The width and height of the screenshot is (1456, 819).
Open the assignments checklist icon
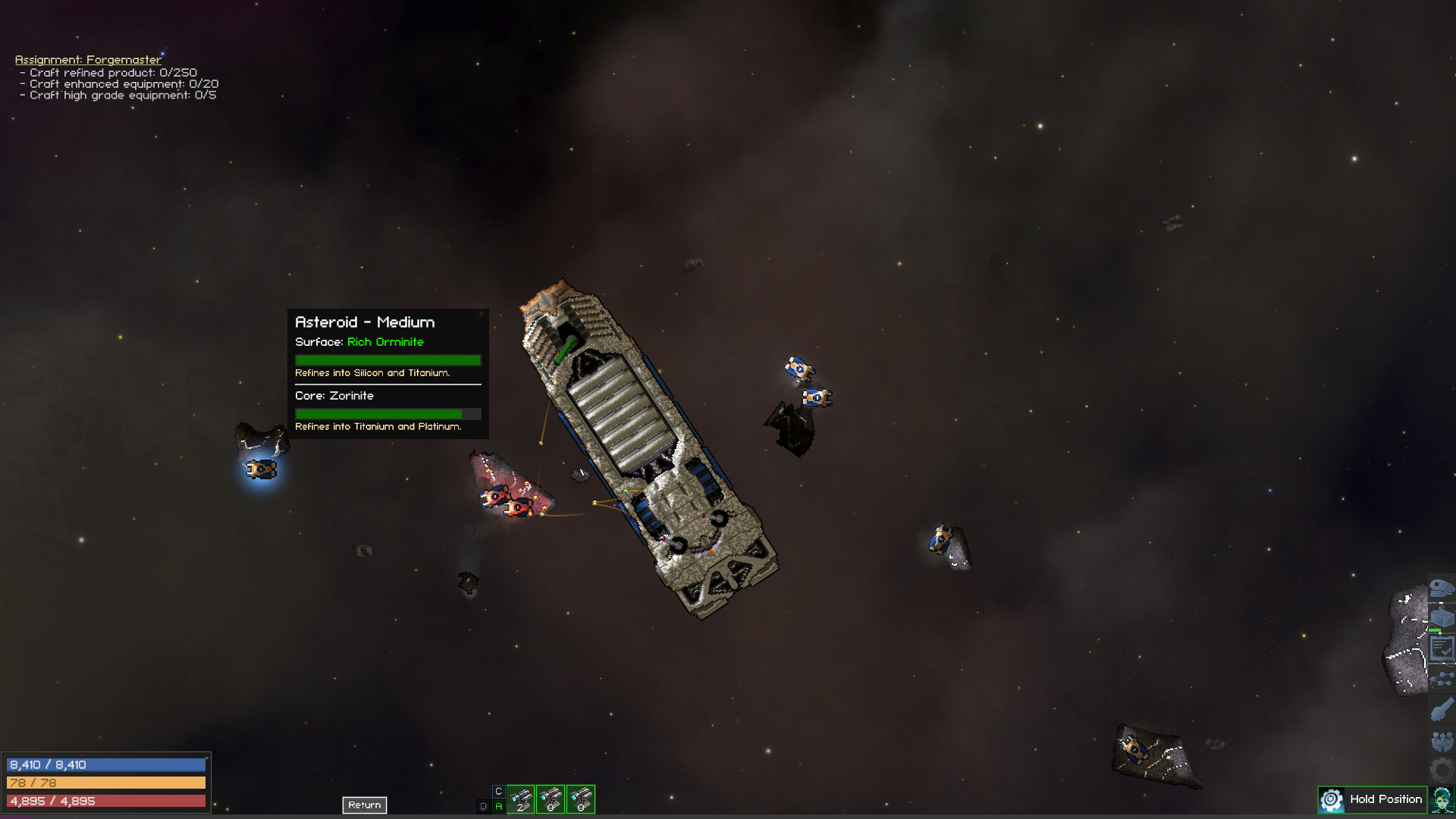(1441, 648)
